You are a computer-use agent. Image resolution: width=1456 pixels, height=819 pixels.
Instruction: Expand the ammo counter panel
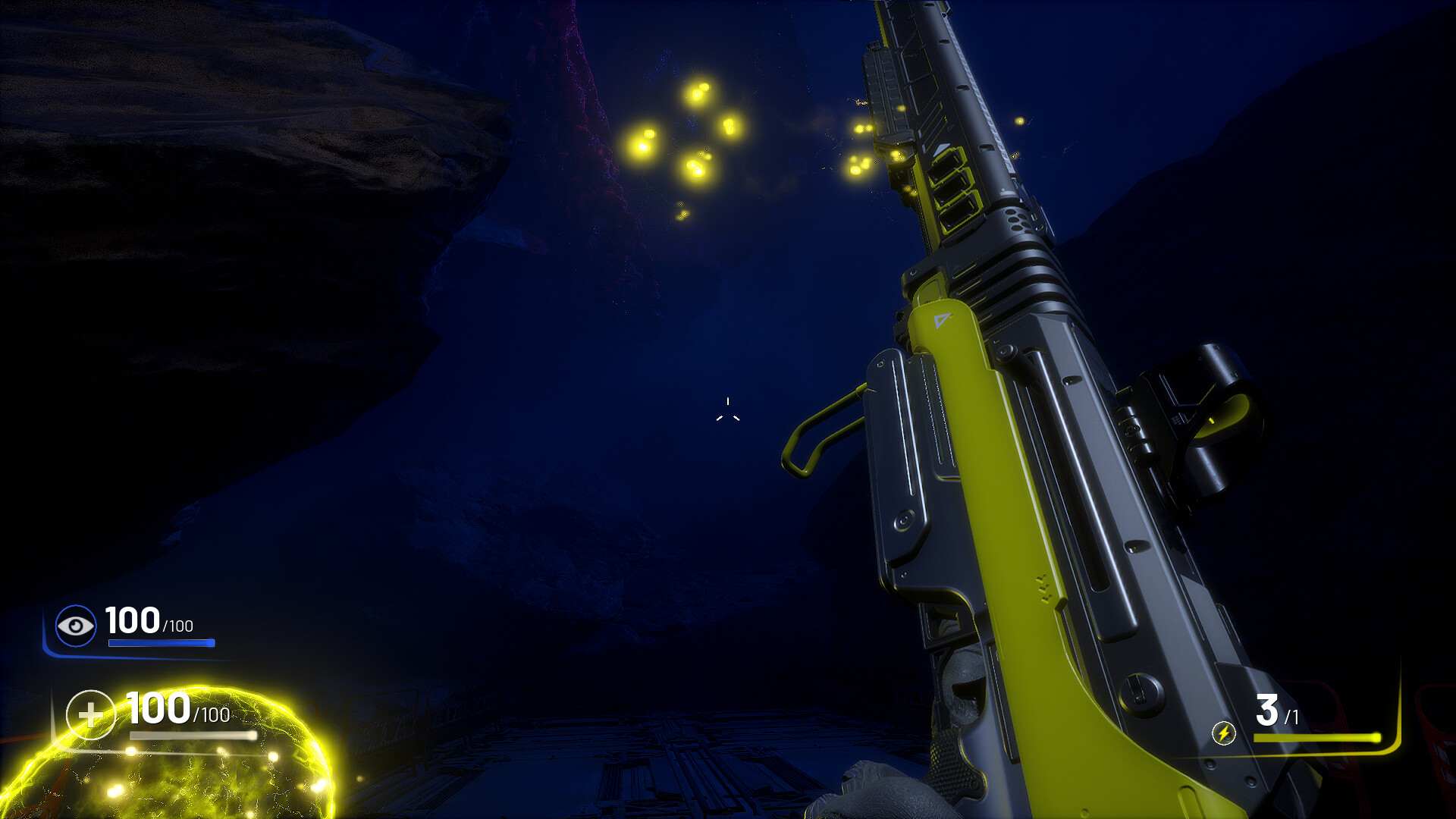1289,720
